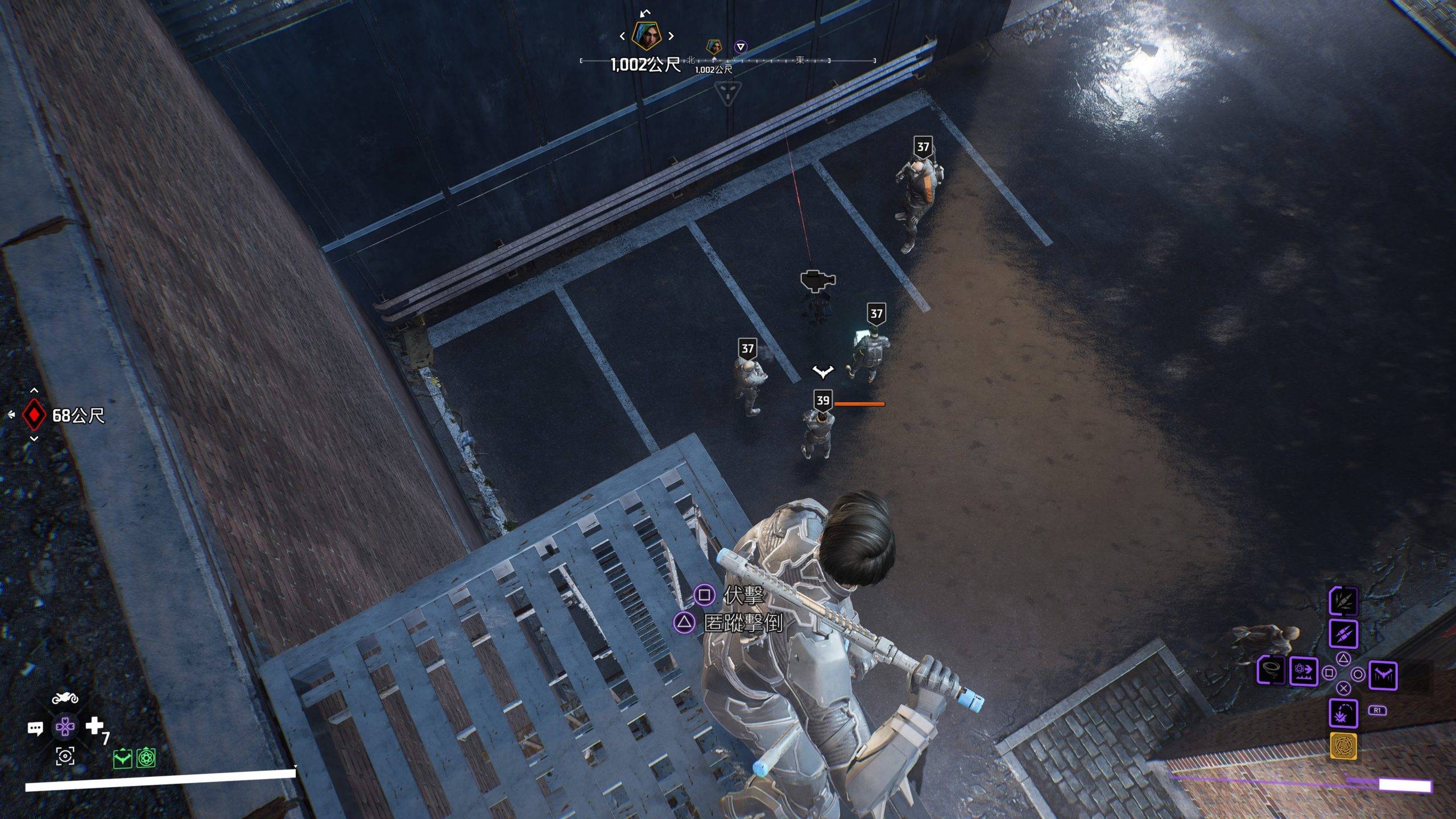Viewport: 1456px width, 819px height.
Task: Activate the grey scattered darts ability
Action: (x=1343, y=601)
